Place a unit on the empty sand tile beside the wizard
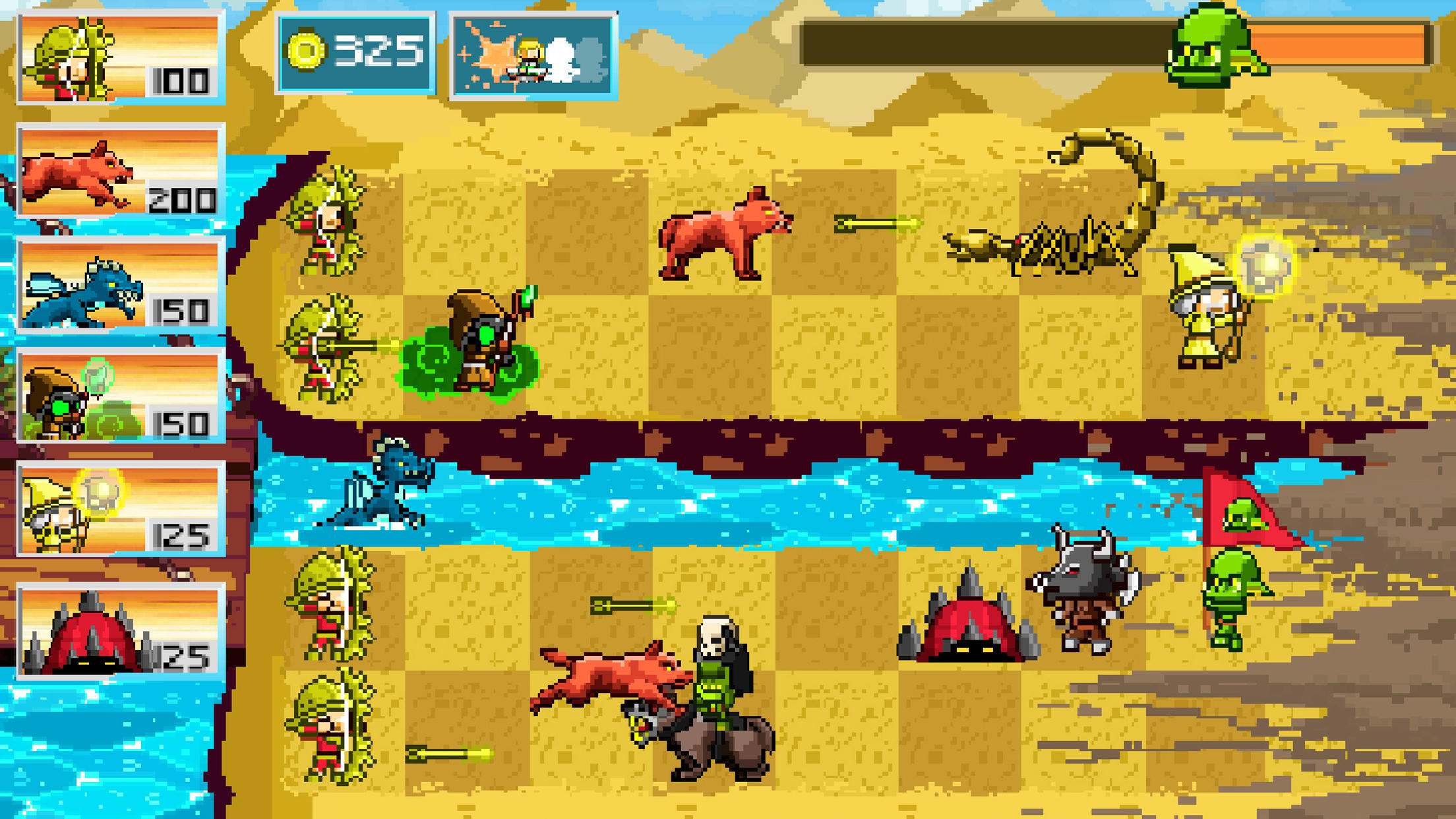Image resolution: width=1456 pixels, height=819 pixels. [1081, 349]
